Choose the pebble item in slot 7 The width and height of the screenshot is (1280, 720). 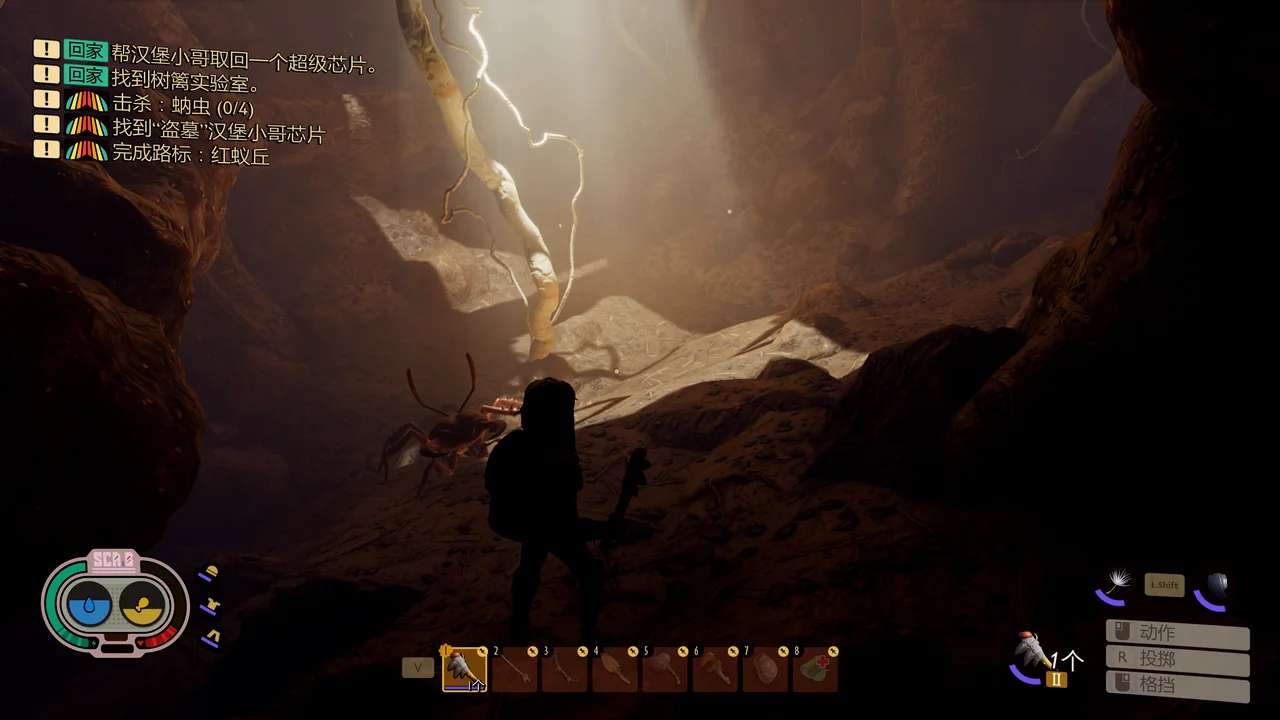pos(765,669)
